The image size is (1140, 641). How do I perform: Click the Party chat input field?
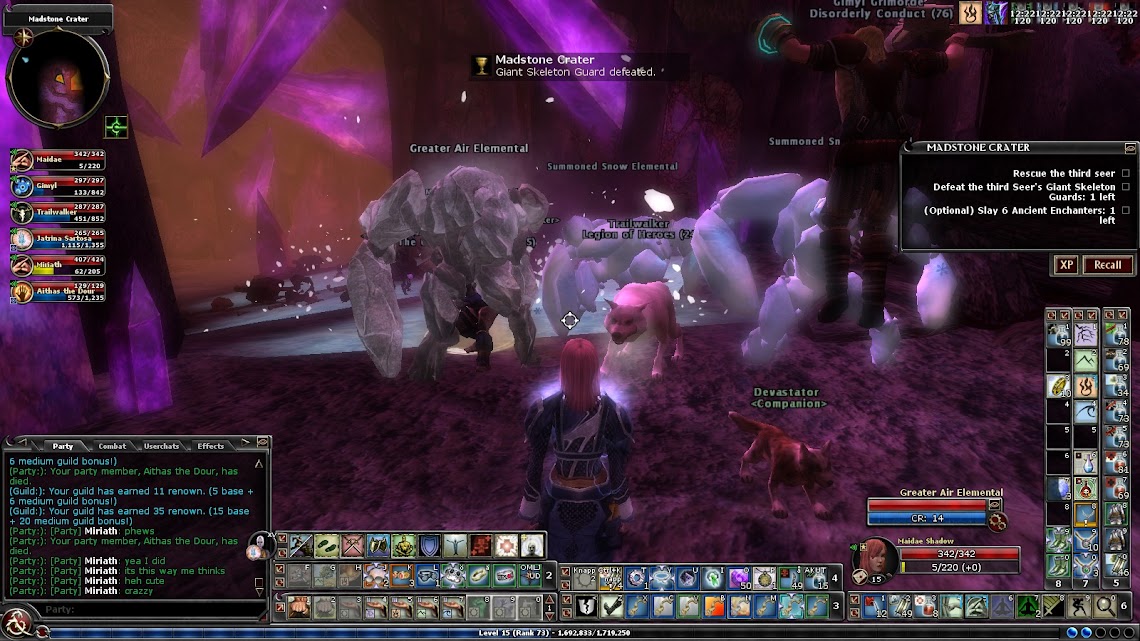click(140, 609)
